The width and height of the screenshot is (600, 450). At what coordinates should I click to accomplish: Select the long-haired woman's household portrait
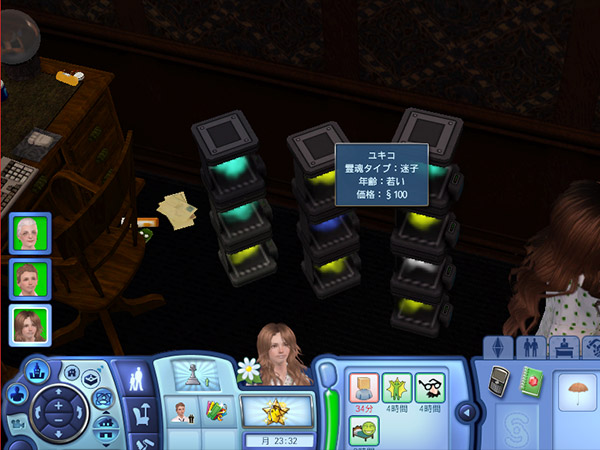[27, 325]
